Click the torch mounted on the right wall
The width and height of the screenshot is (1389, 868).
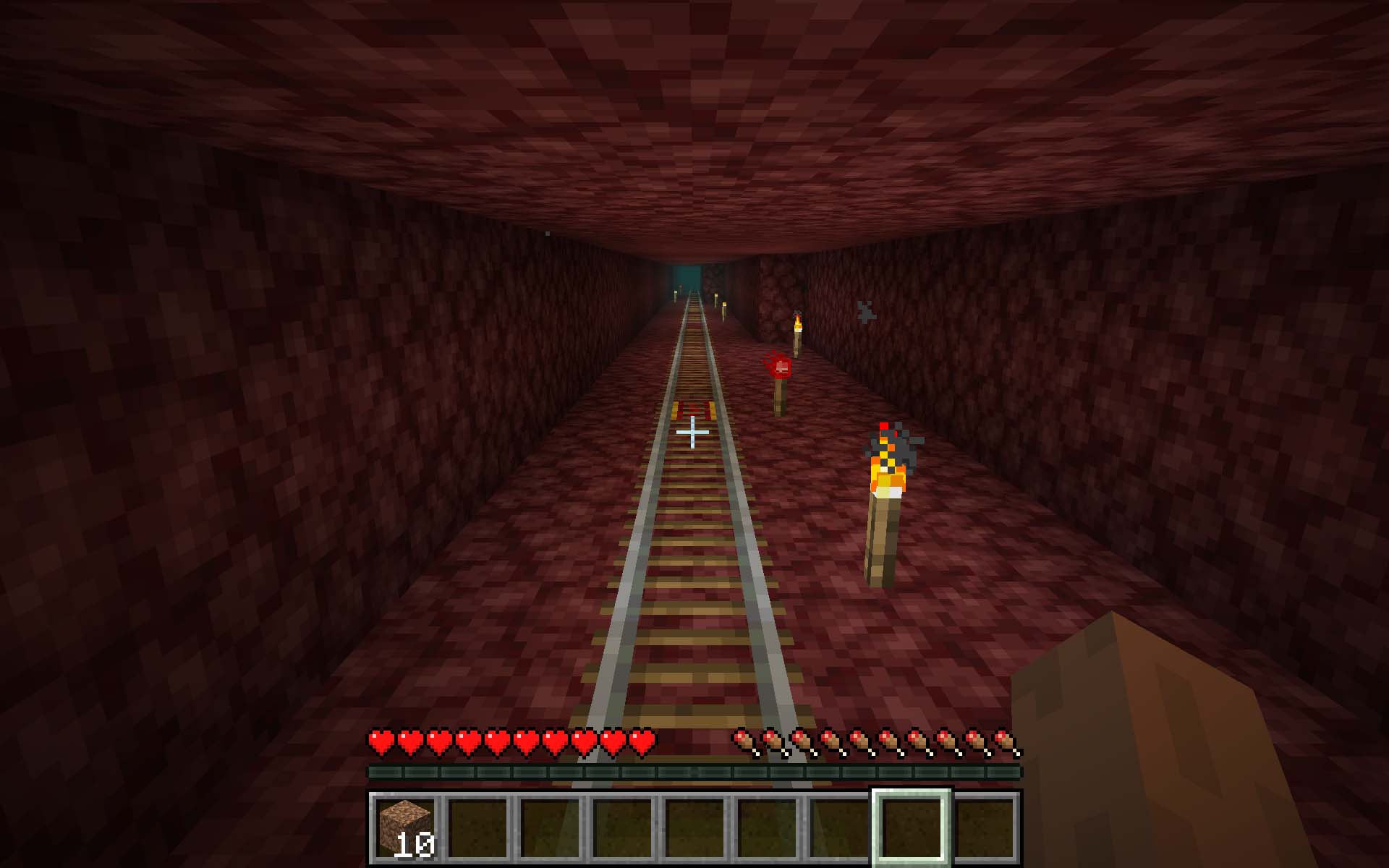click(886, 492)
